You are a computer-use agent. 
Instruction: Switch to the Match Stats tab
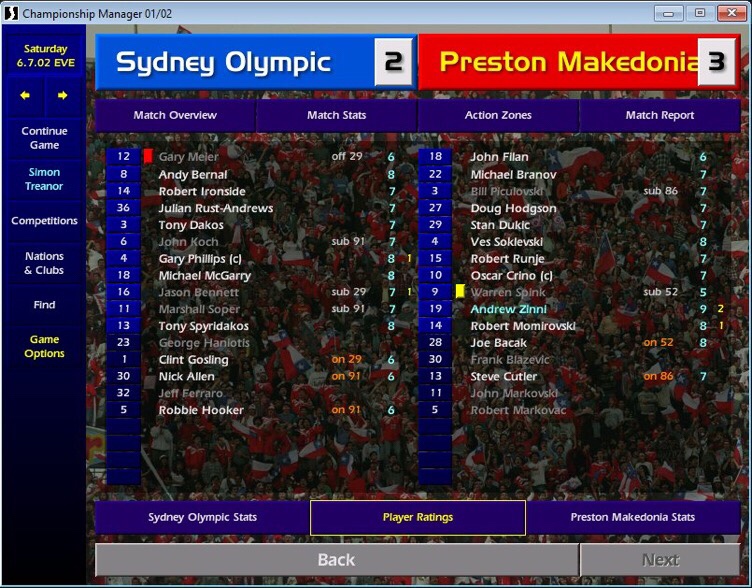coord(336,115)
